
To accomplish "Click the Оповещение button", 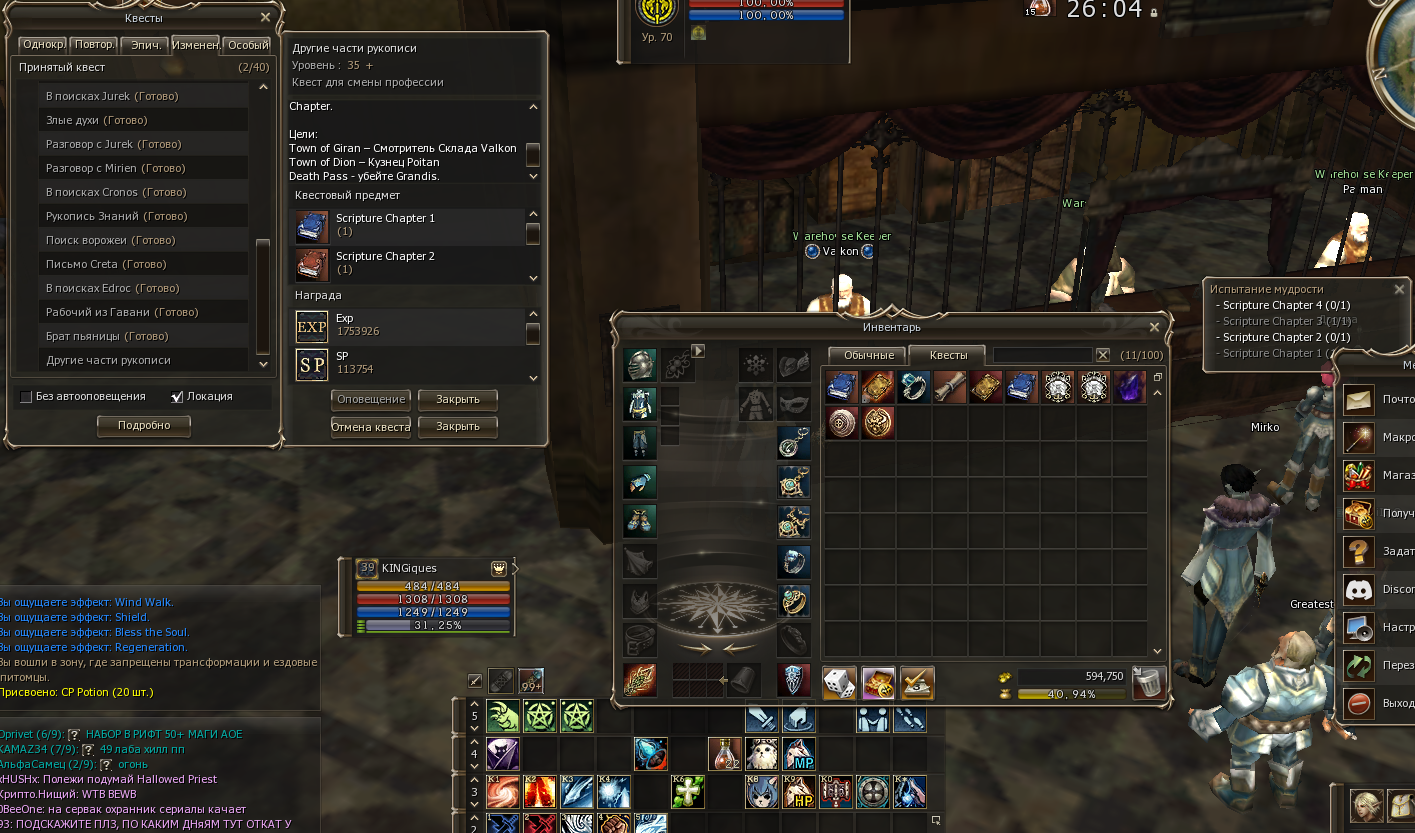I will coord(371,399).
